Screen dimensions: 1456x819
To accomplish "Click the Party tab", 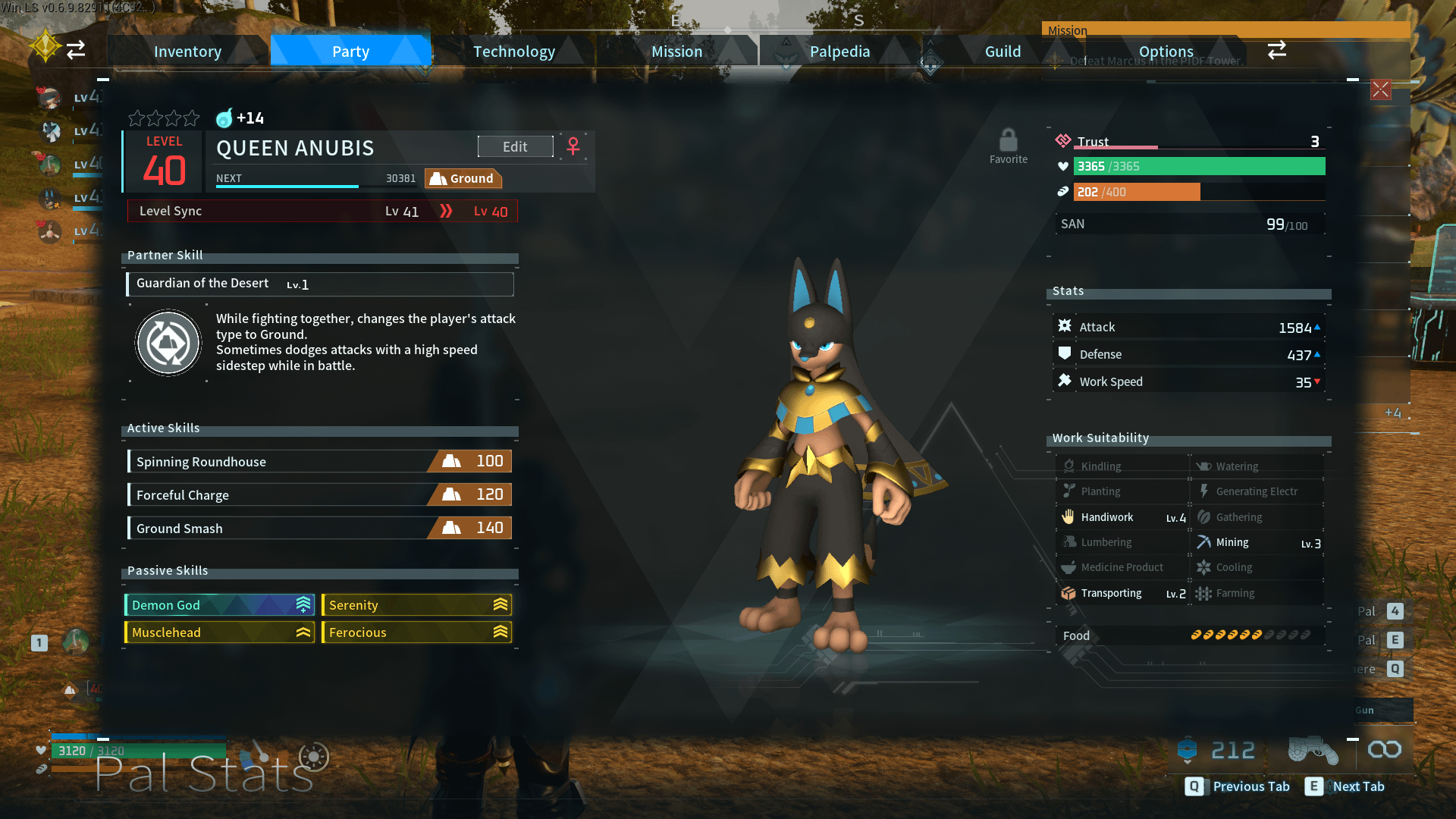I will 350,52.
